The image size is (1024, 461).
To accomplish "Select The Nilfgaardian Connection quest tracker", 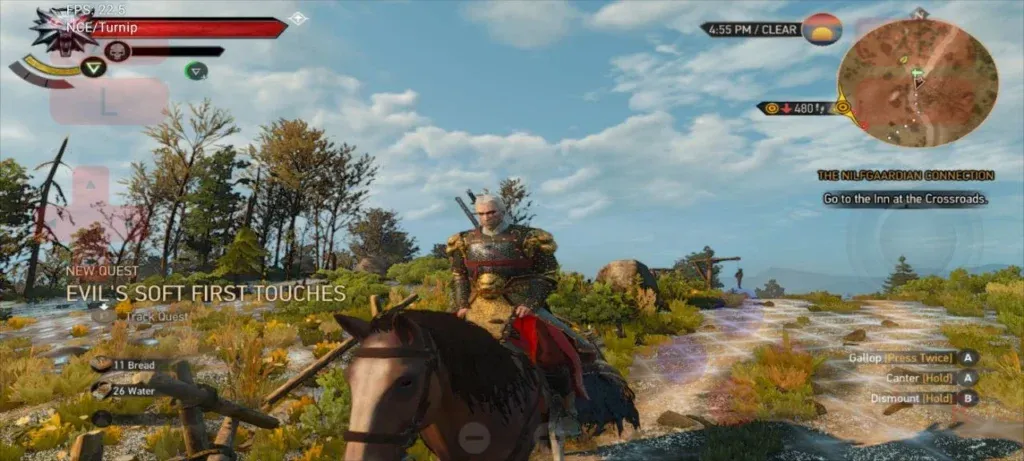I will [x=905, y=175].
